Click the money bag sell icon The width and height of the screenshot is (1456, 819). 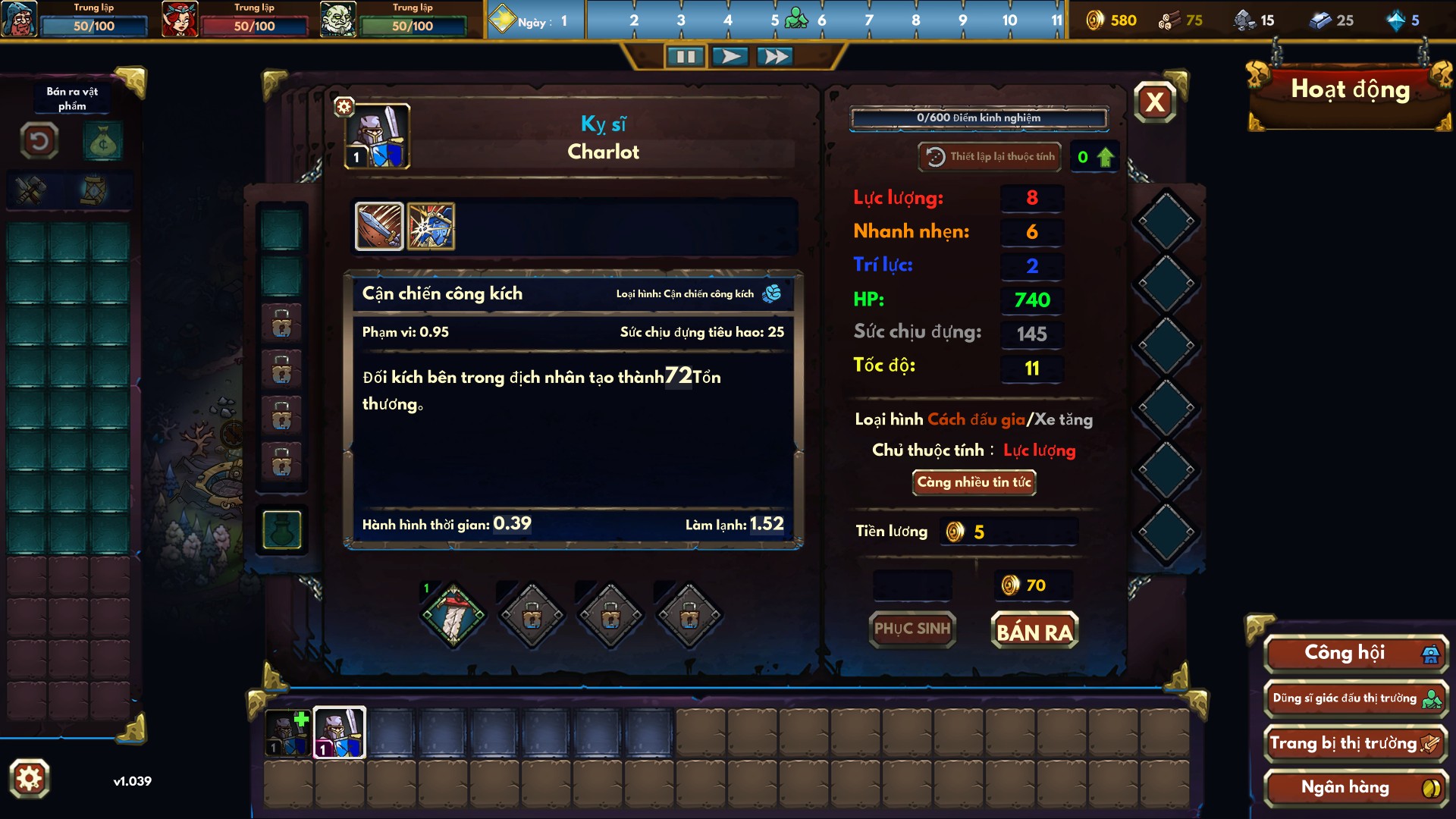[102, 142]
